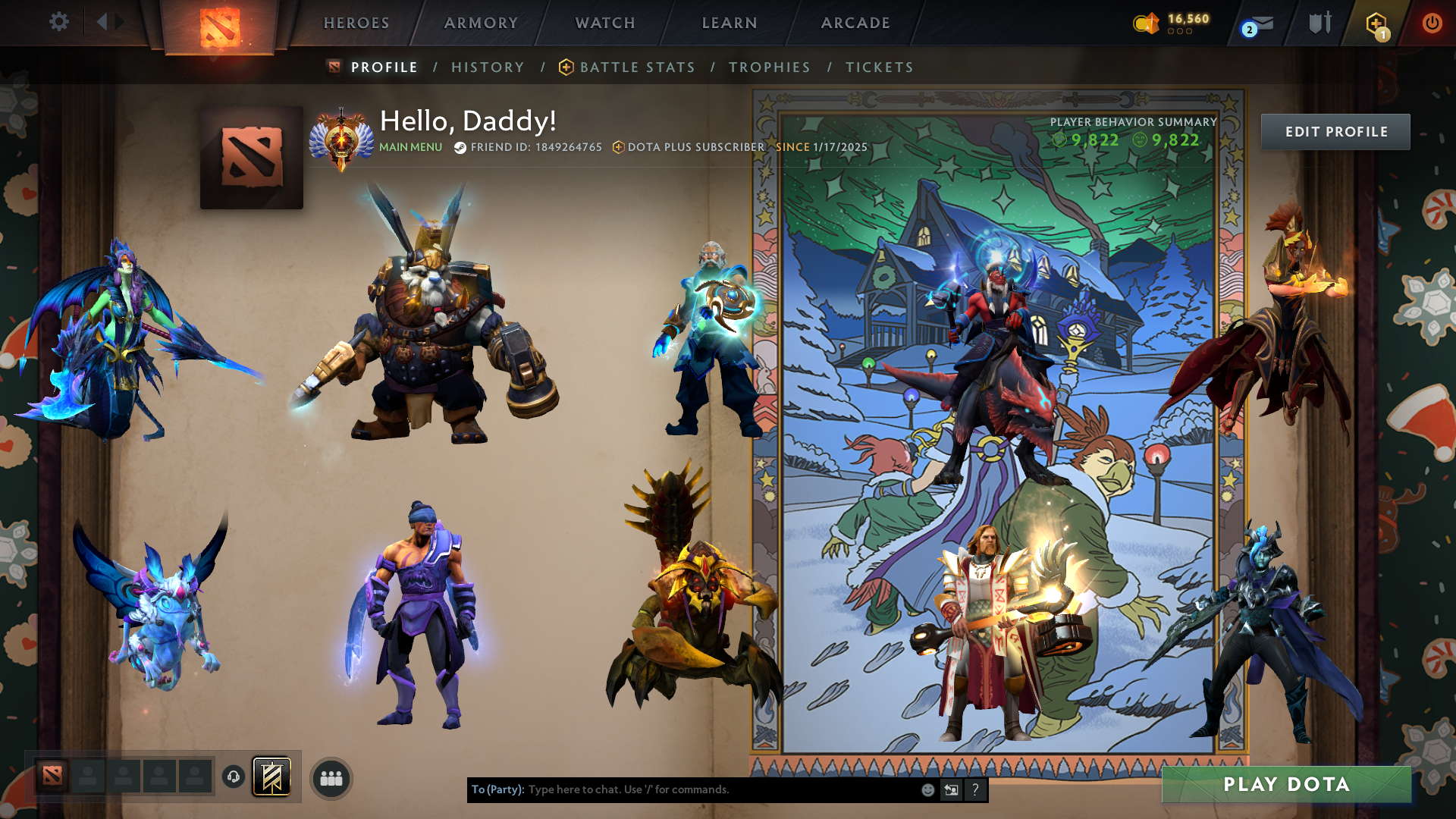Open the ARCADE menu
Screen dimensions: 1456x819
855,23
